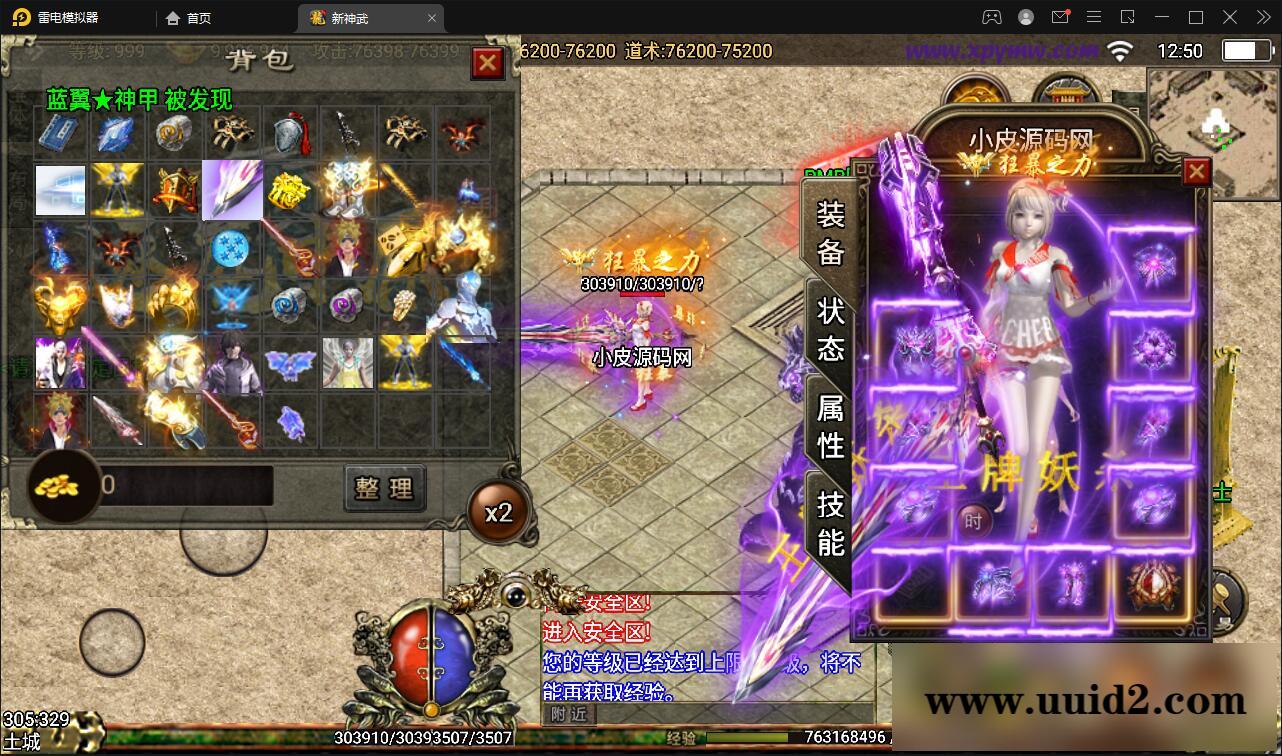Click the user avatar icon in the emulator bar

(x=1024, y=17)
